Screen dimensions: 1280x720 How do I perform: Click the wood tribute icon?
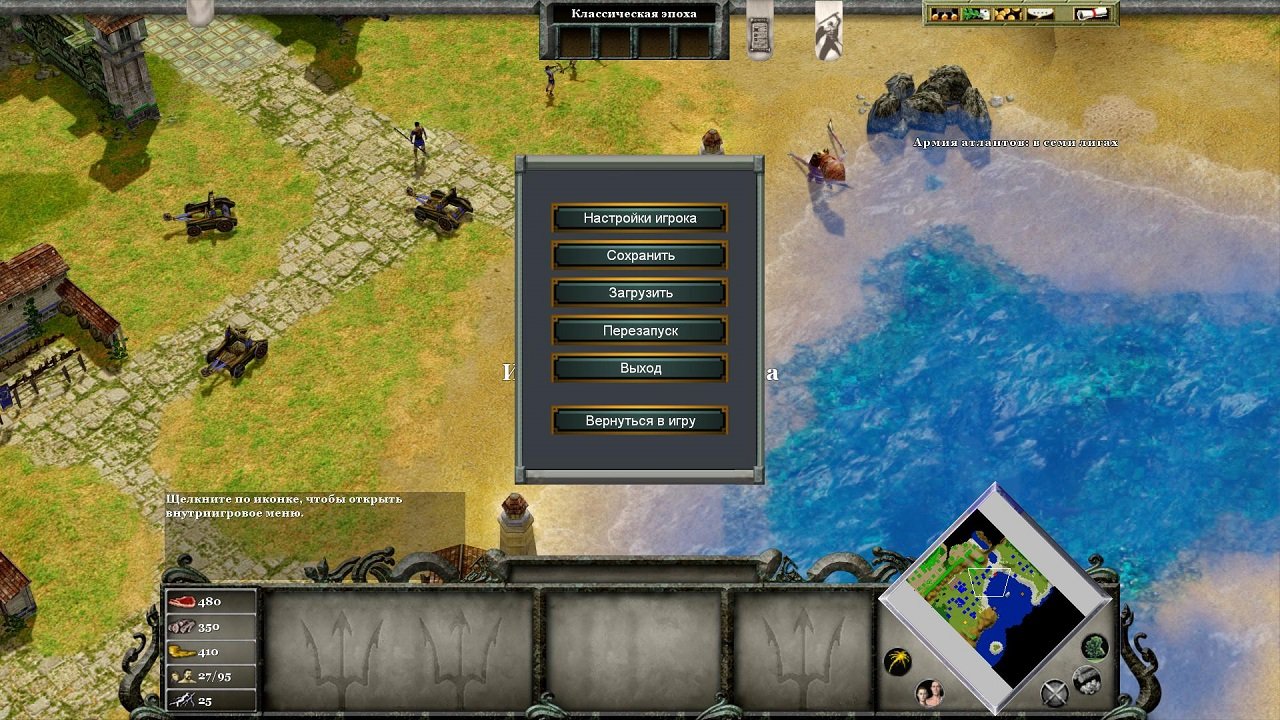coord(975,14)
